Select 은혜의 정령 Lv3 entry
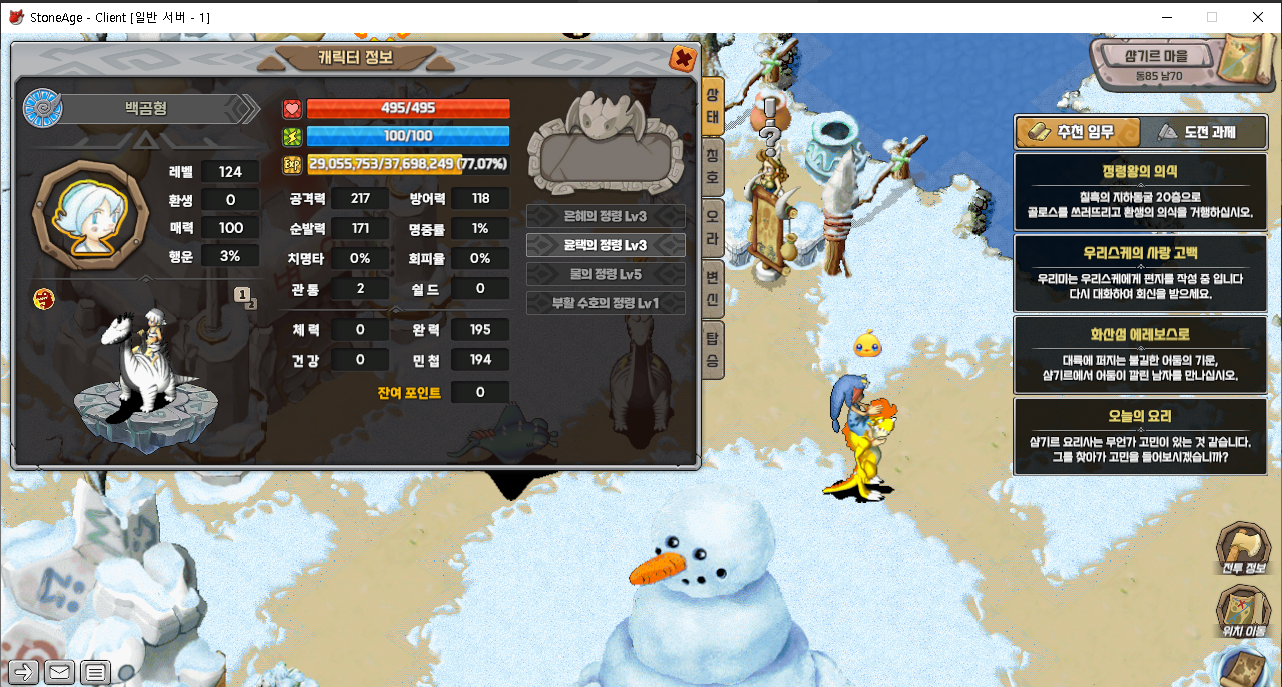The width and height of the screenshot is (1282, 687). (606, 216)
